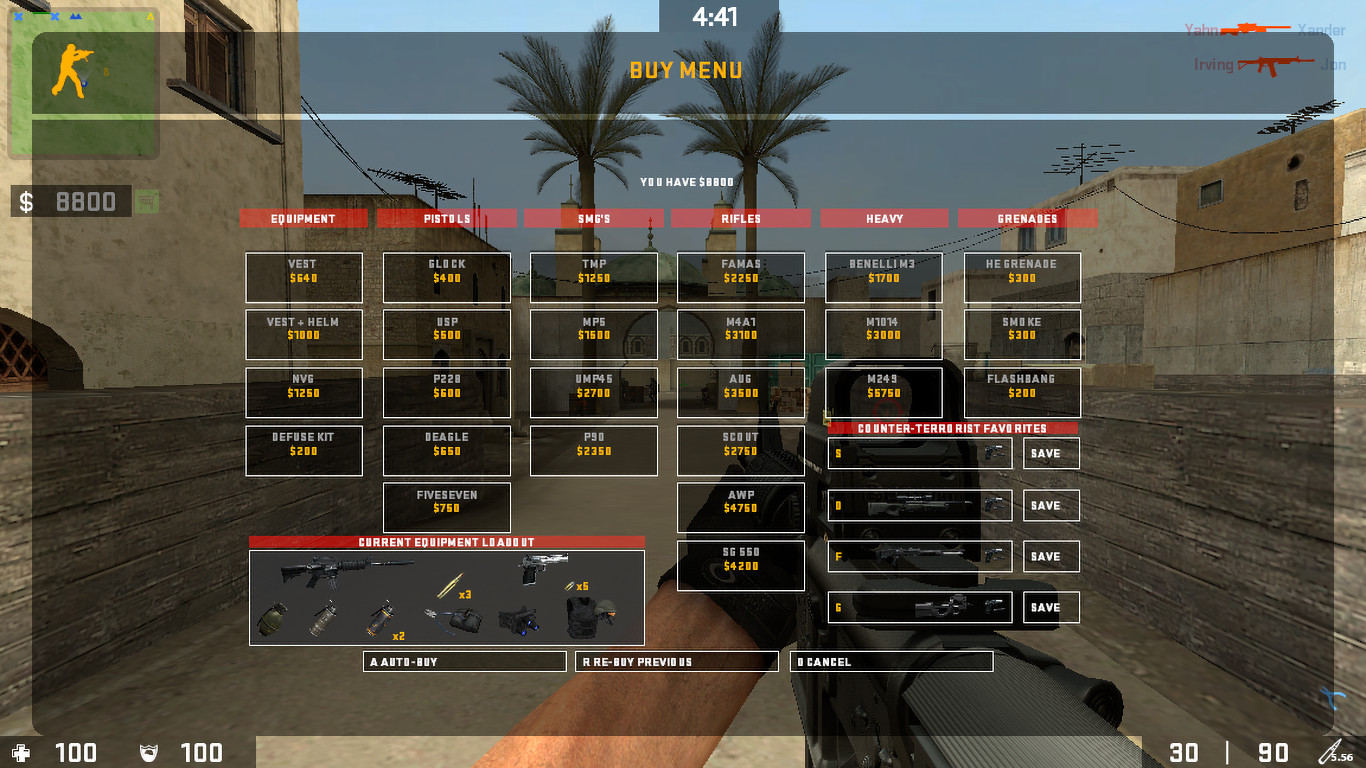Open the PISTOLS category
This screenshot has height=768, width=1366.
(447, 218)
